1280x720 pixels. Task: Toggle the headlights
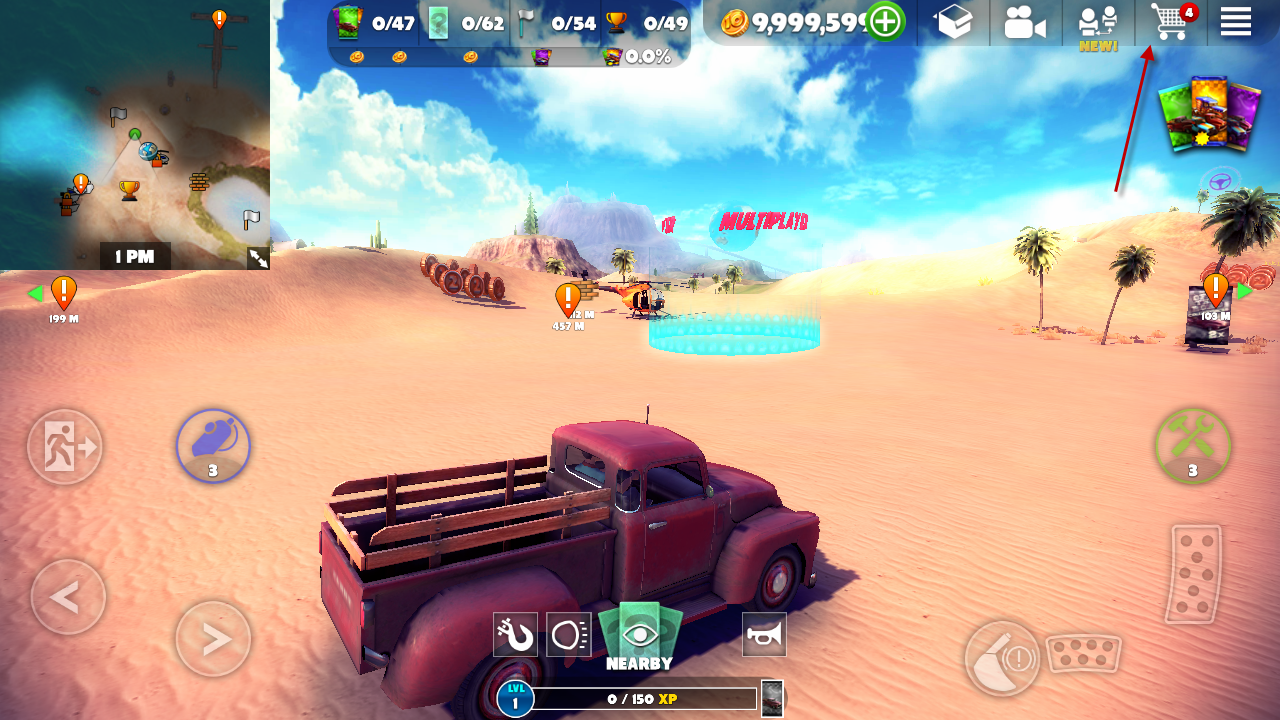568,634
